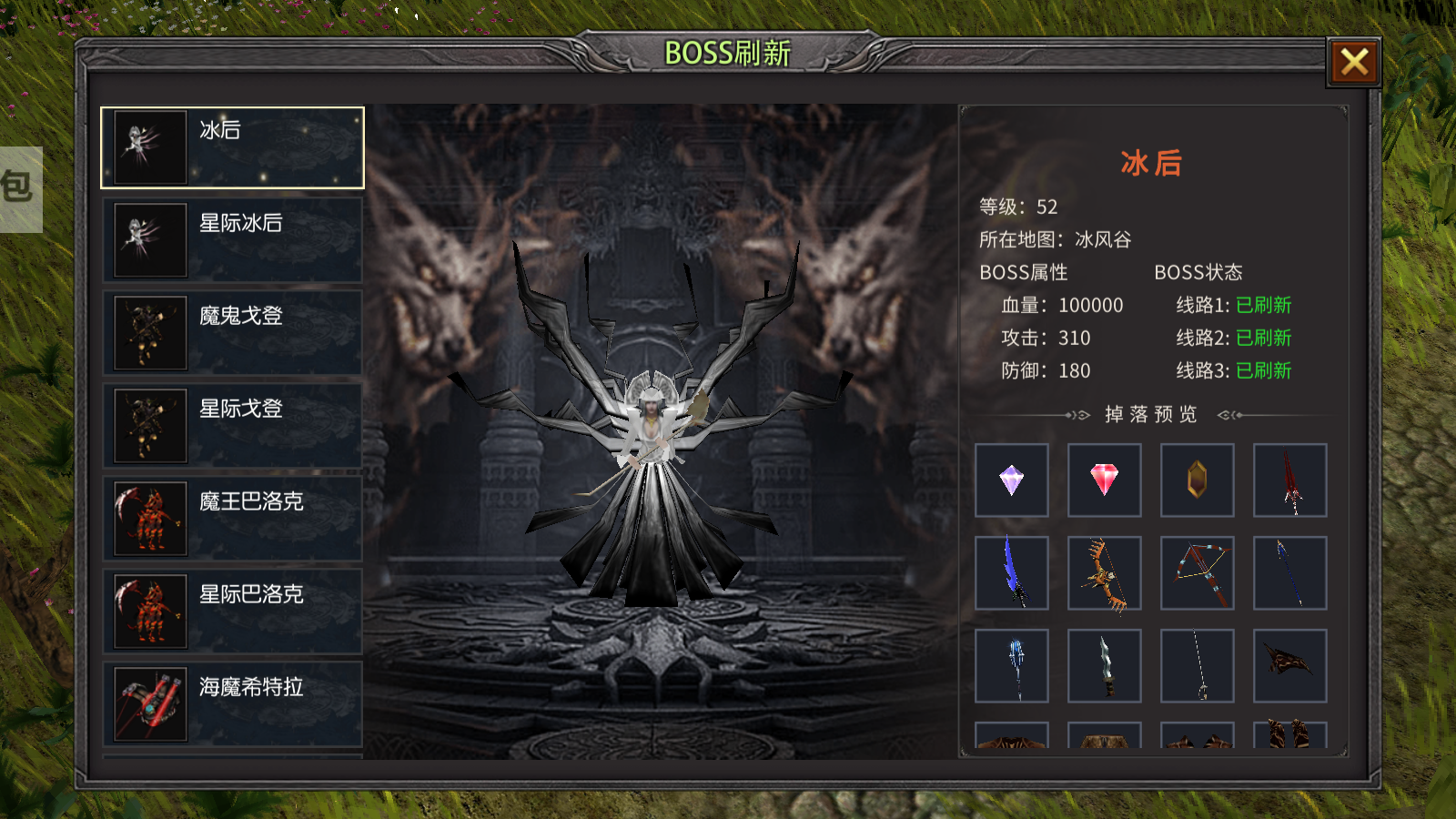Select 魔鬼戈登 boss entry
This screenshot has height=819, width=1456.
click(x=232, y=331)
